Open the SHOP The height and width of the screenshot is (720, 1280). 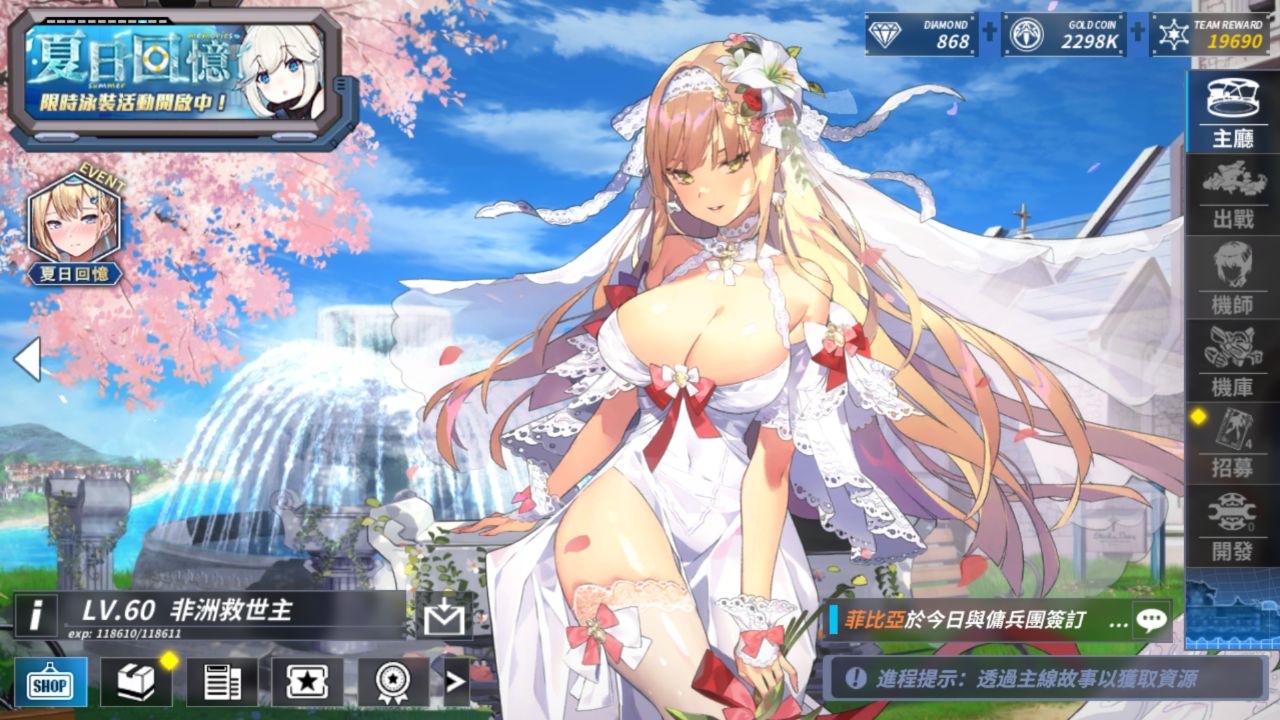[x=50, y=683]
